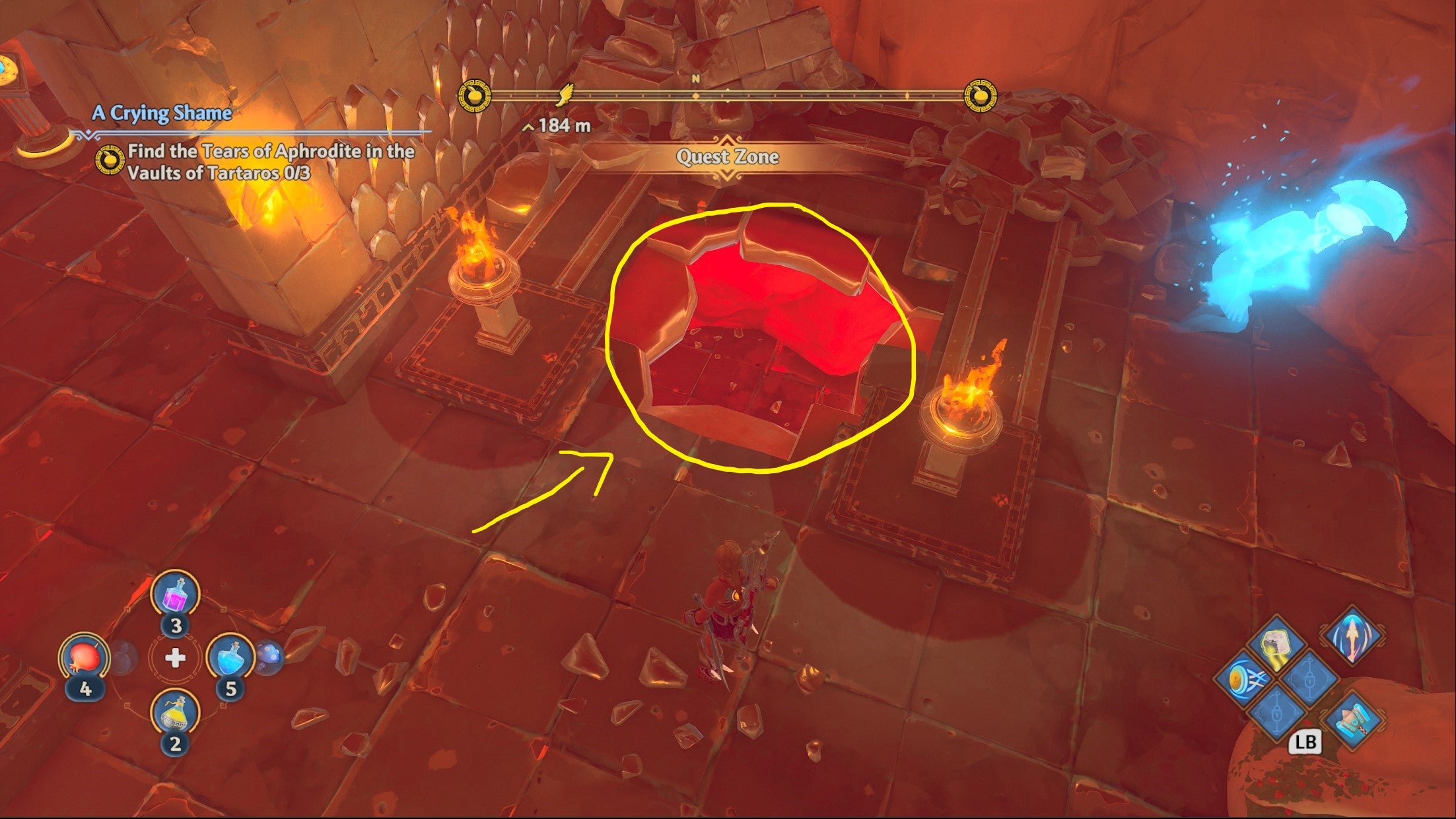
Task: Click the LB button prompt
Action: point(1305,741)
